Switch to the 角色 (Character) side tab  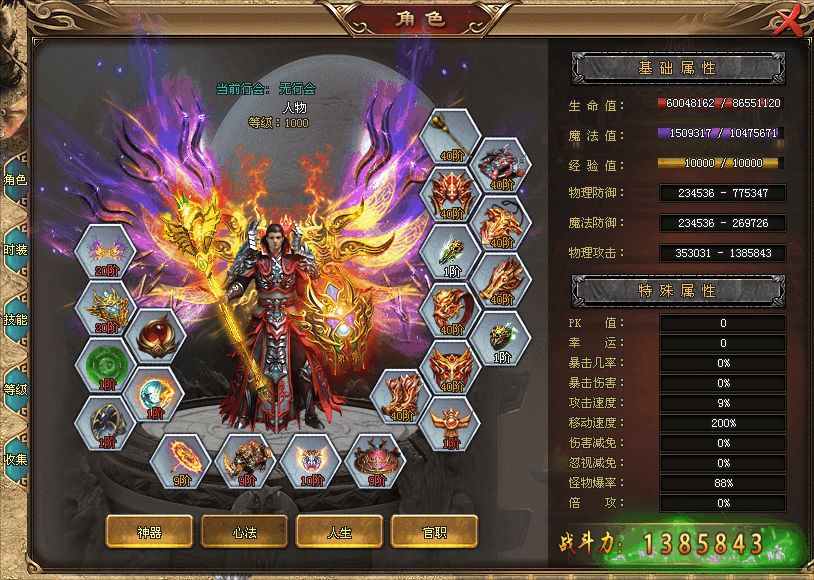[x=15, y=180]
